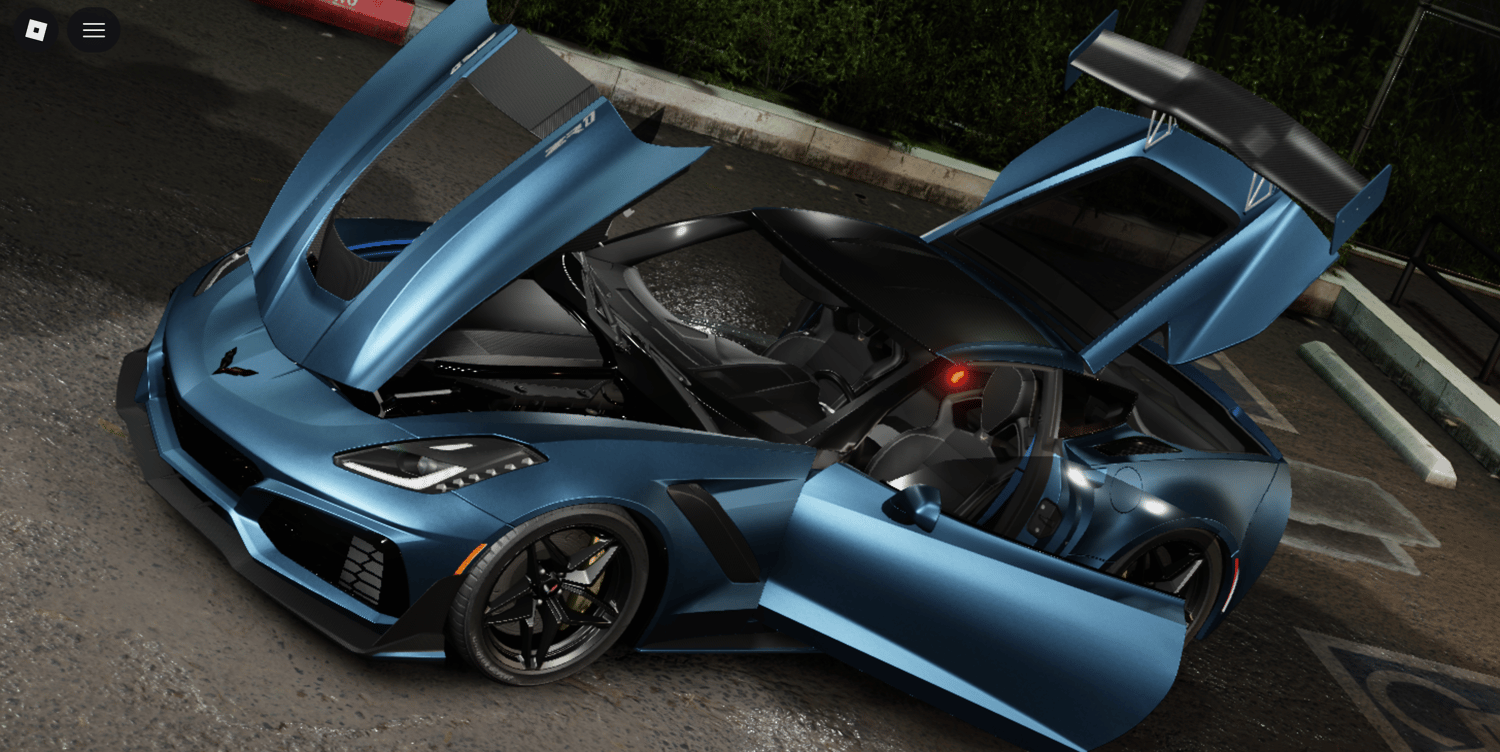
Task: Open the Roblox logo menu
Action: 36,30
